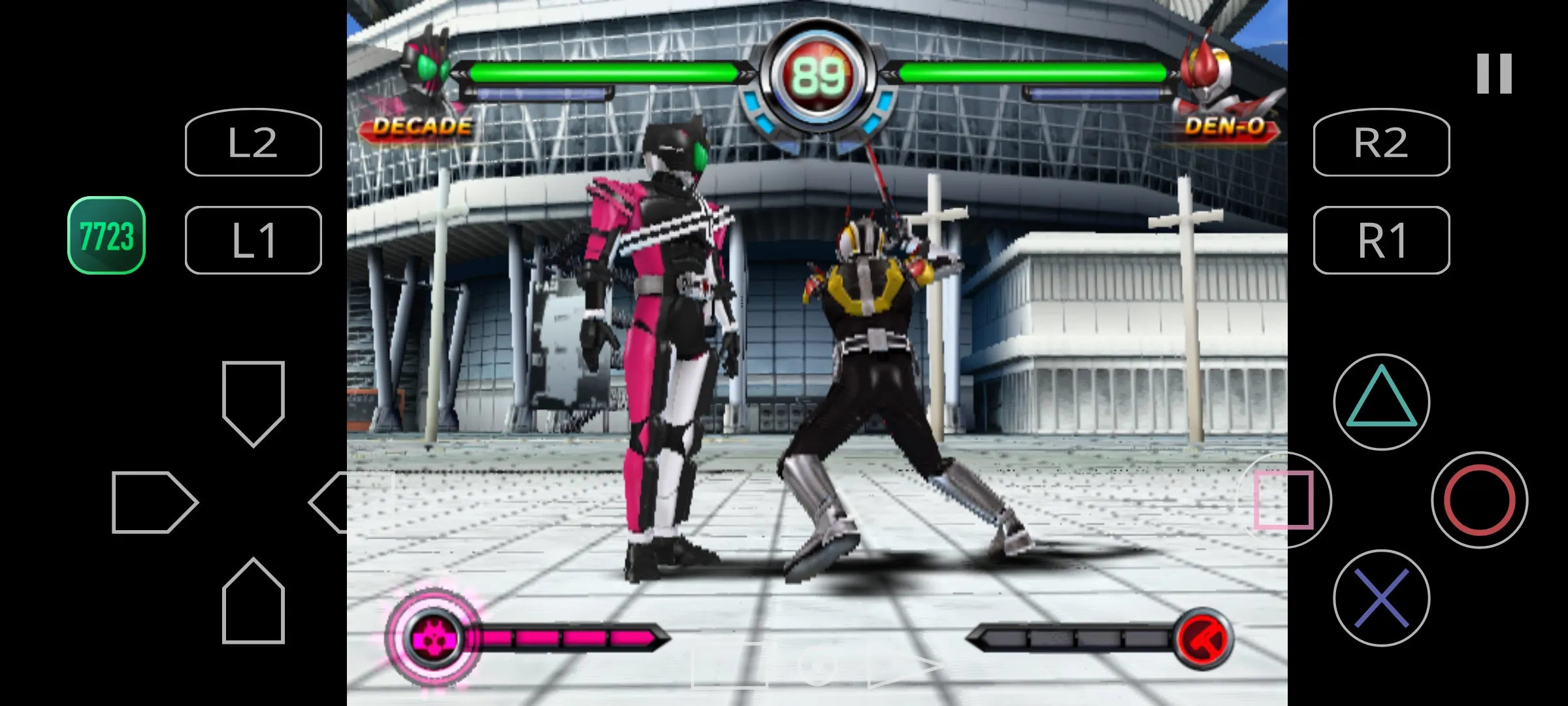Viewport: 1568px width, 706px height.
Task: Tap the D-pad down direction button
Action: pyautogui.click(x=253, y=601)
